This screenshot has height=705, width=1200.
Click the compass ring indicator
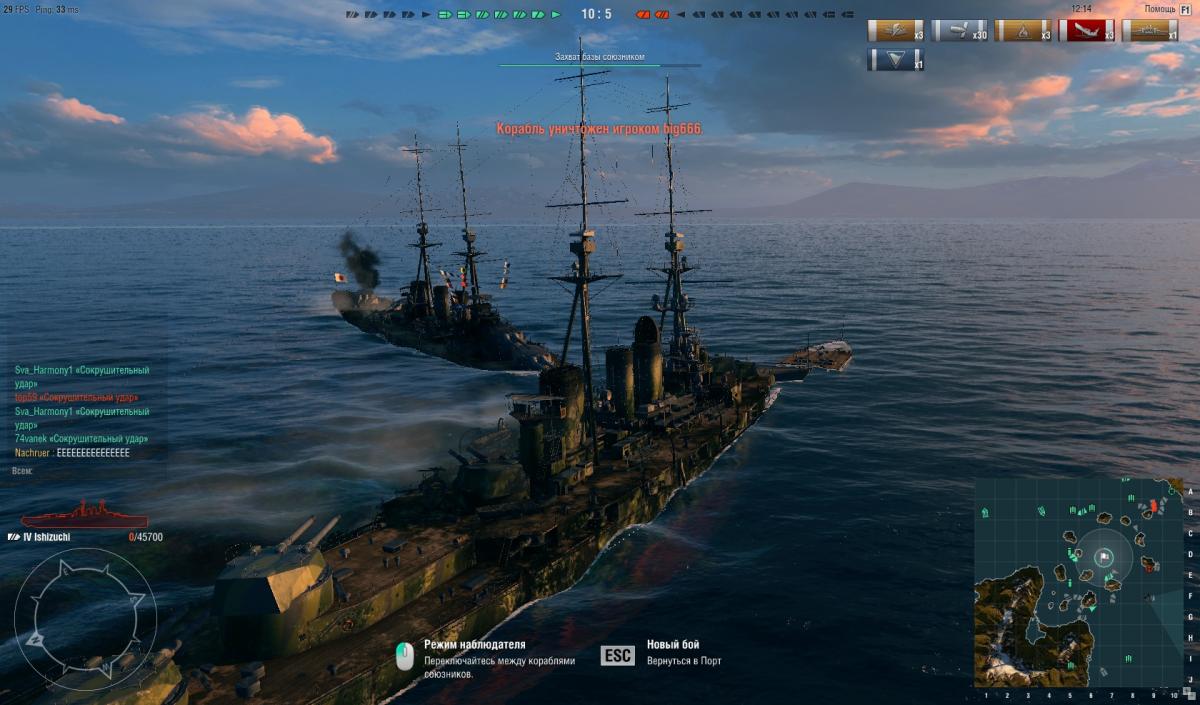[85, 605]
